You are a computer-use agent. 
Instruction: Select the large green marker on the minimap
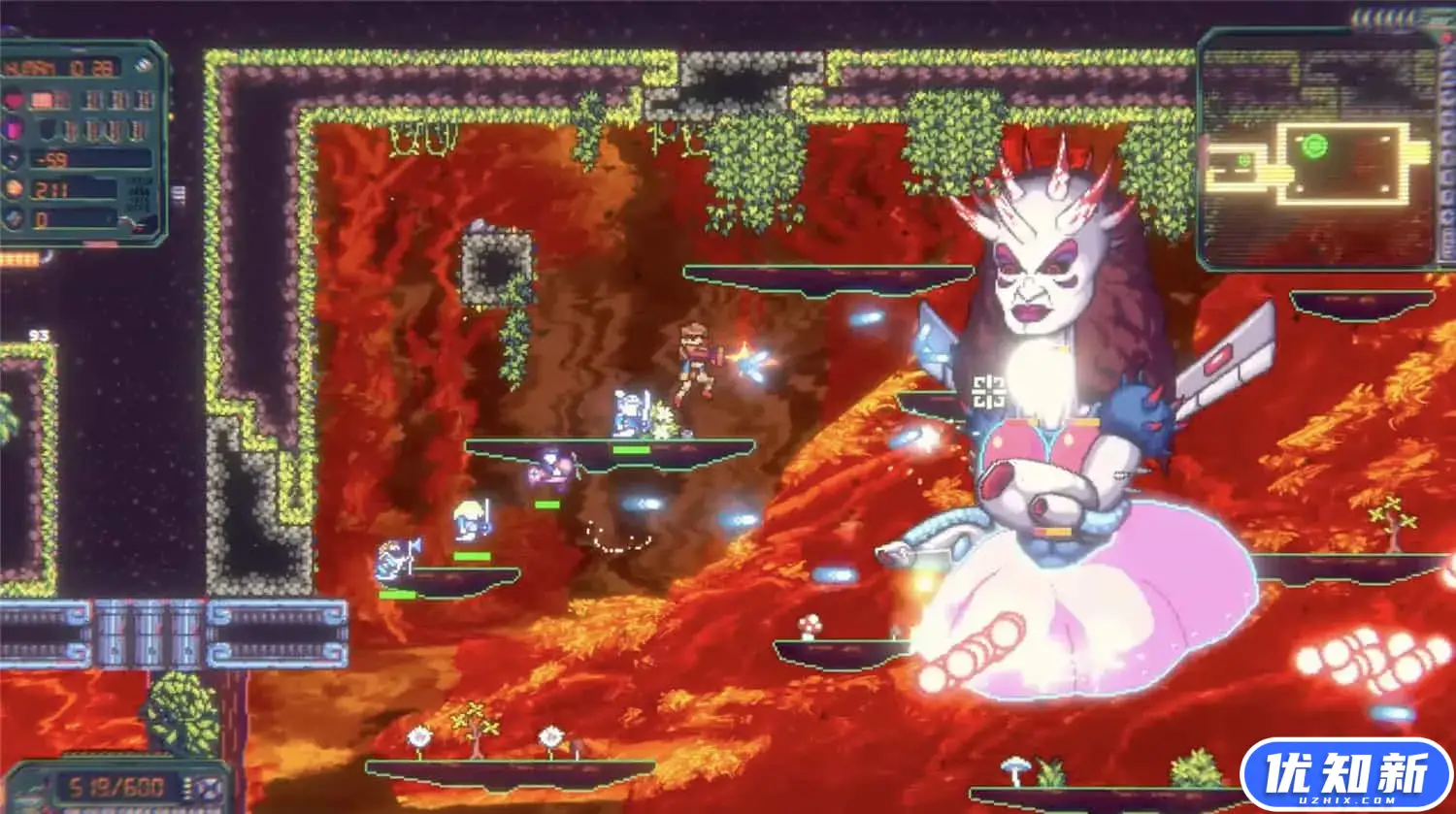pyautogui.click(x=1314, y=147)
